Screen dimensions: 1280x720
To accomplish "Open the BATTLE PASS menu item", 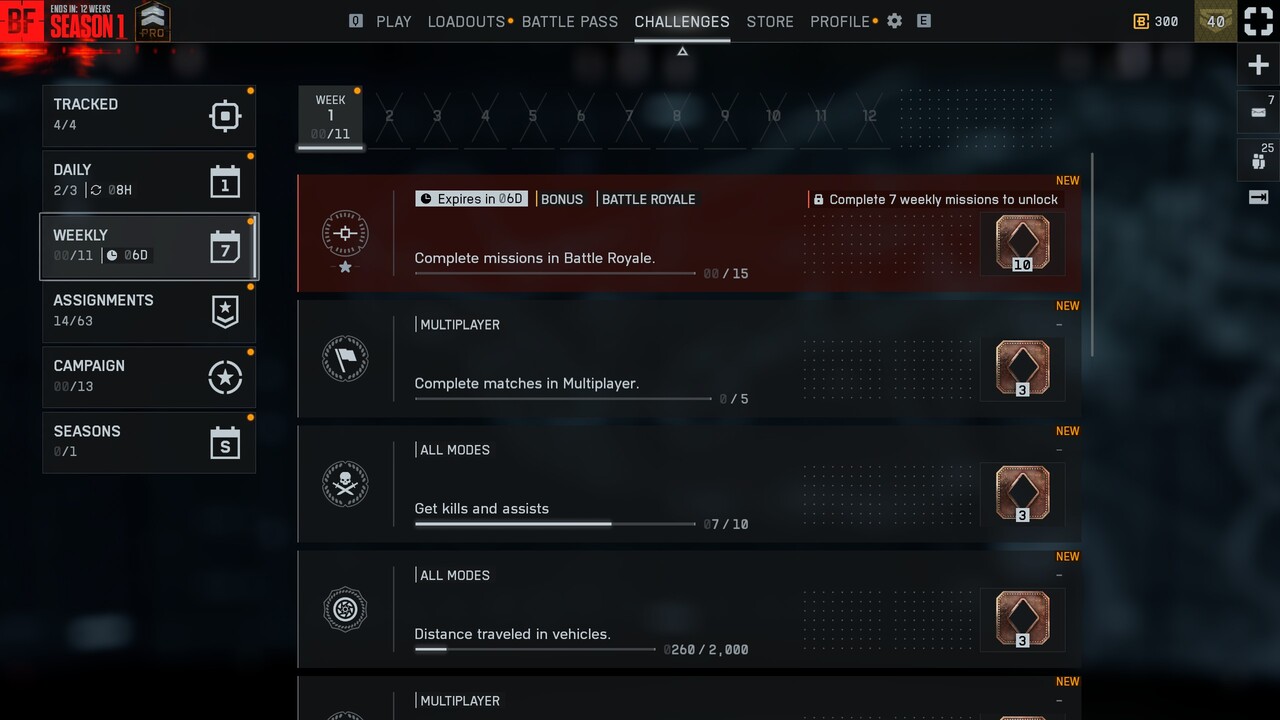I will [x=570, y=21].
